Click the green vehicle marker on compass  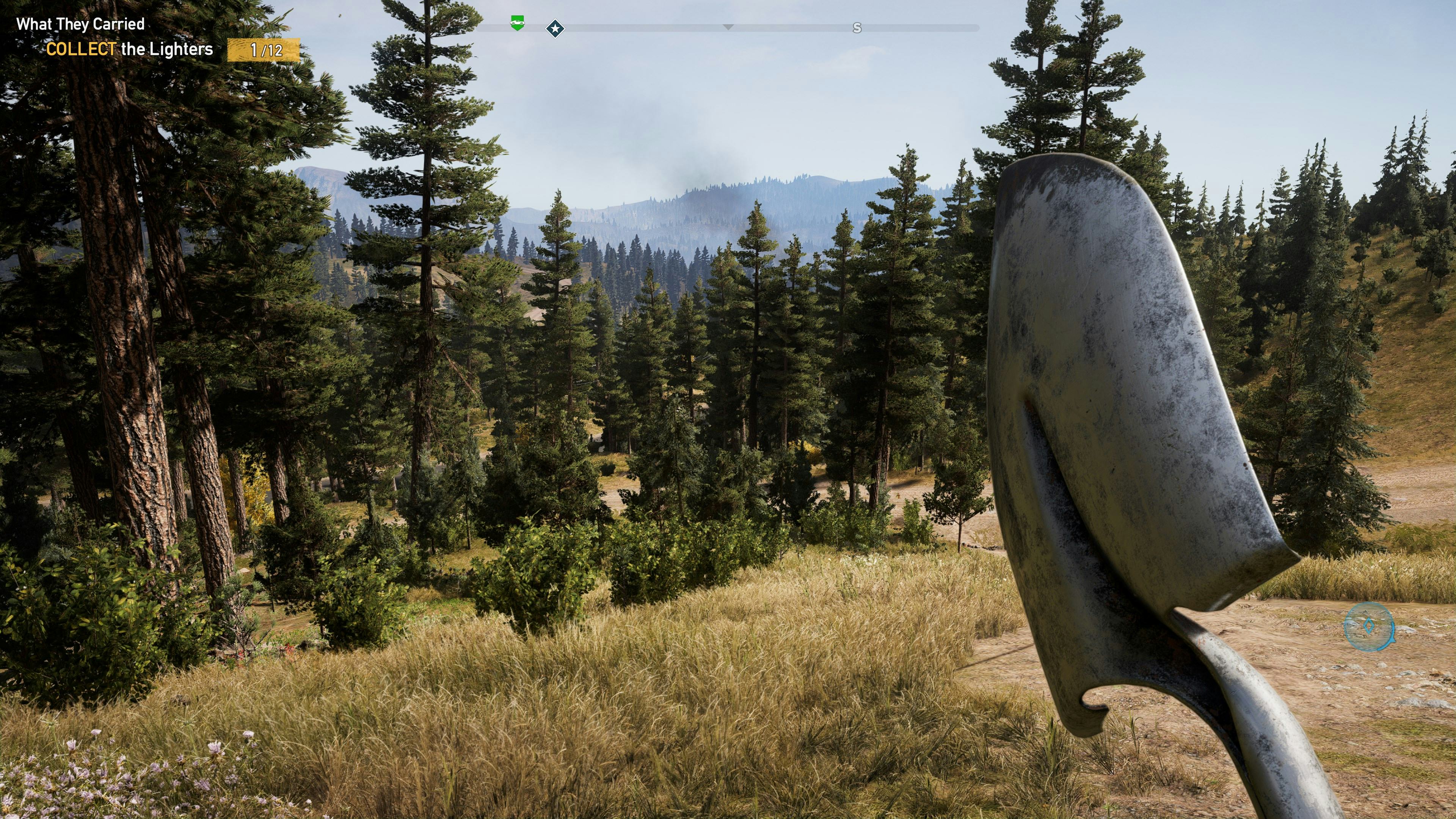(517, 23)
